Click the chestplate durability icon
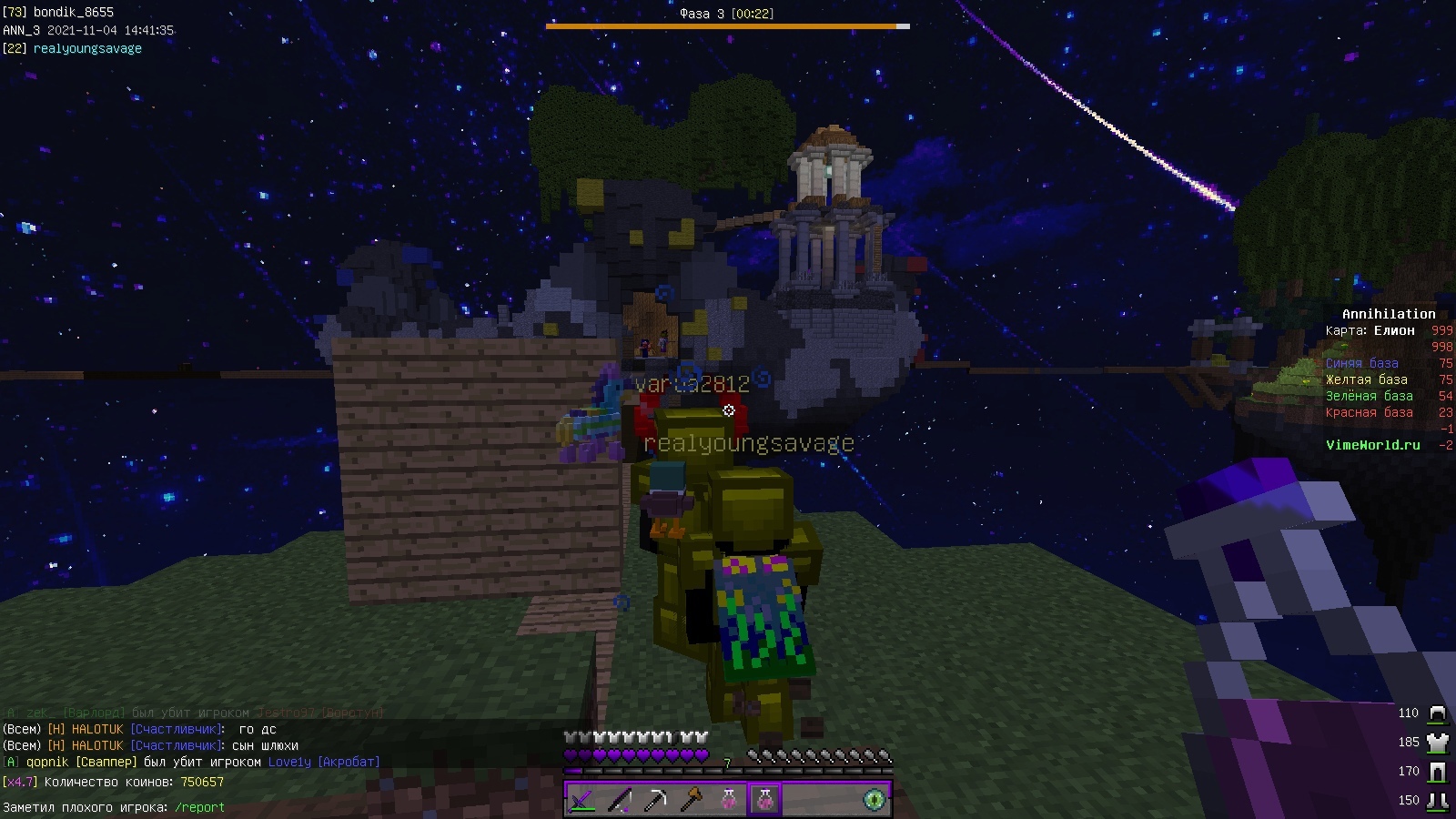 pyautogui.click(x=1437, y=743)
